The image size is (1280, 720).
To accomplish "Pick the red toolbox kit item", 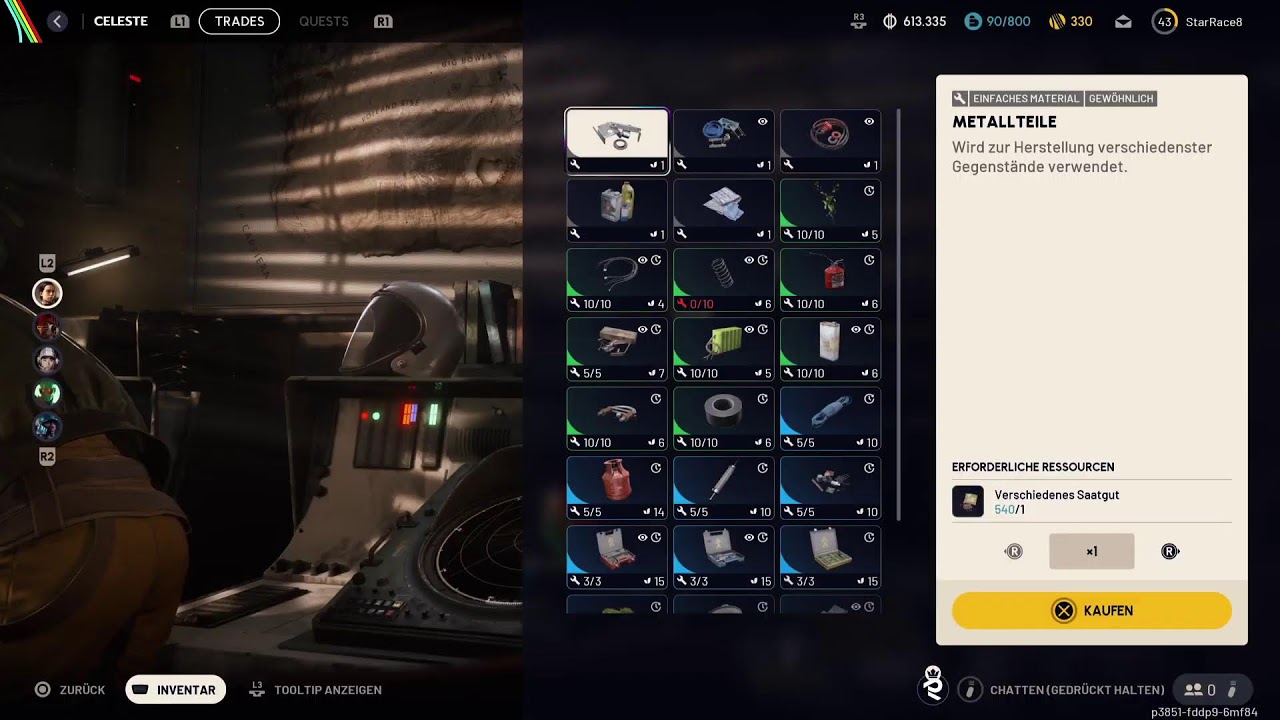I will pos(617,557).
